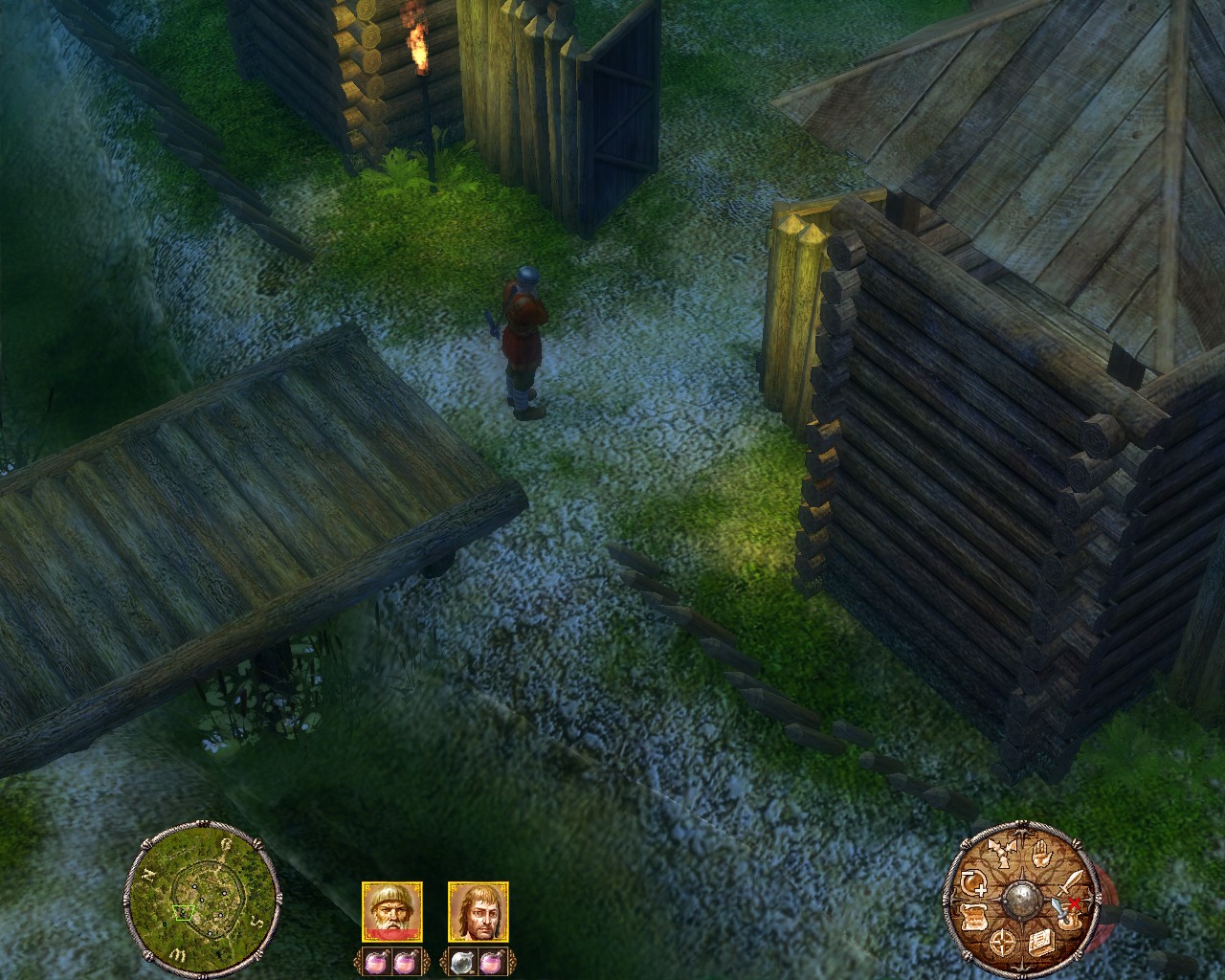
Task: Toggle the red X disabled pouch action
Action: click(x=1074, y=902)
